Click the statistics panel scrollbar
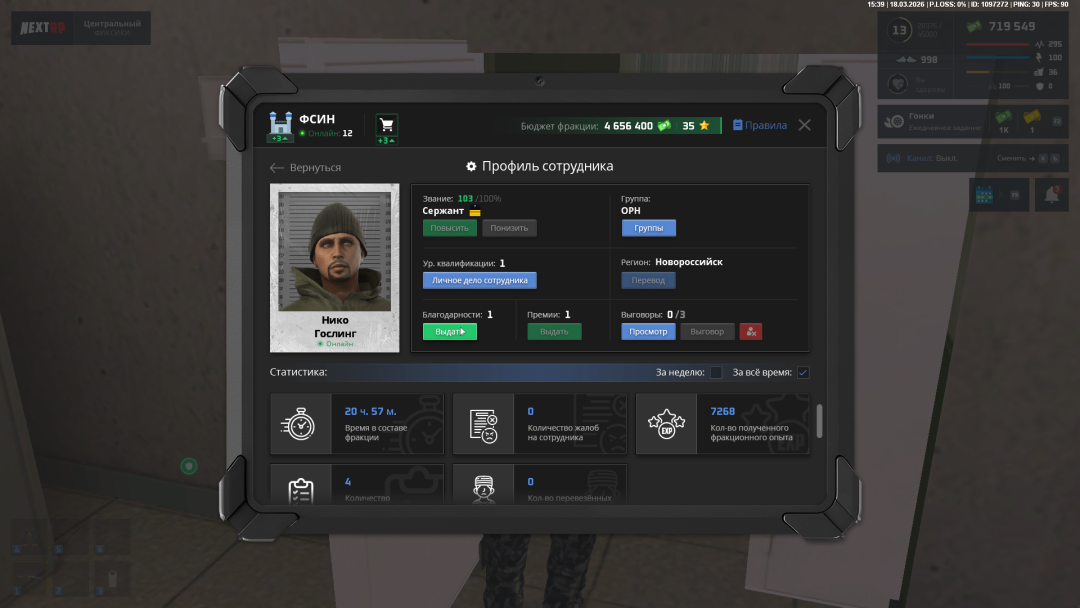Screen dimensions: 1080x608 (x=820, y=420)
